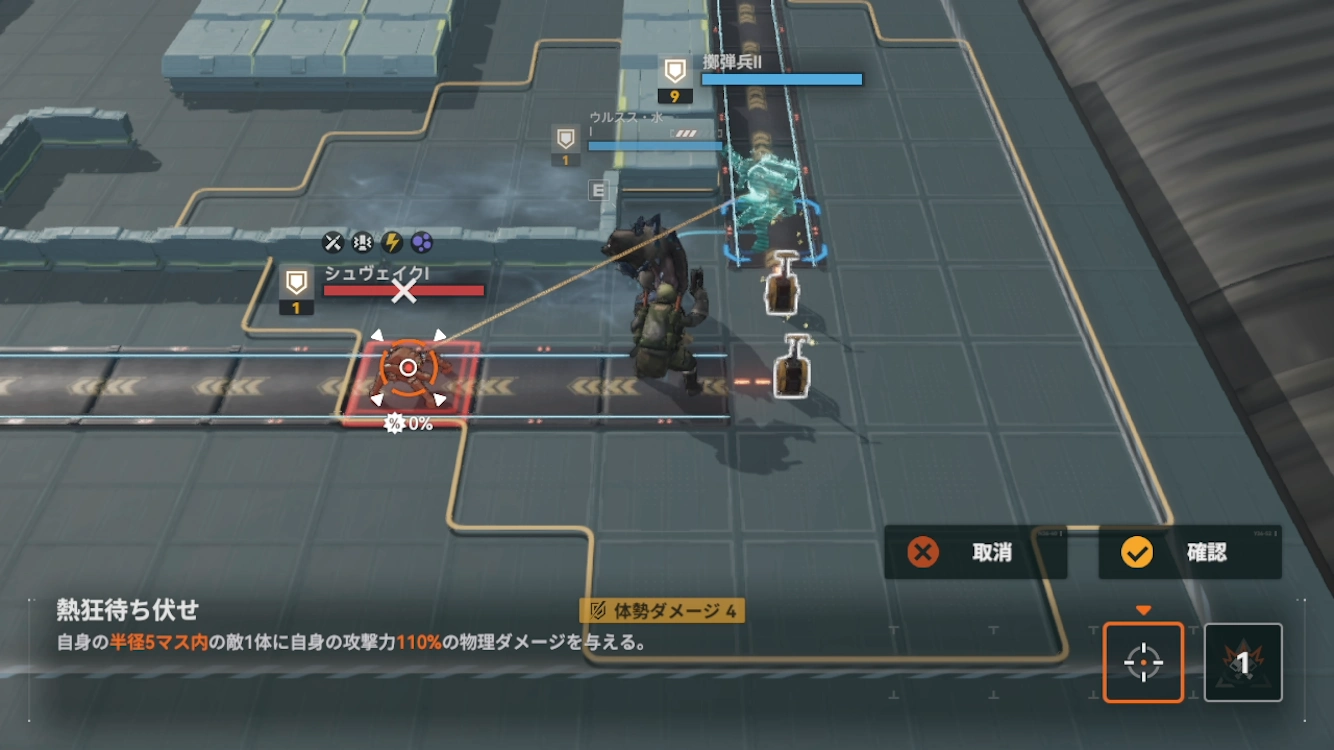The width and height of the screenshot is (1334, 750).
Task: Click the lightning damage type icon
Action: pos(390,242)
